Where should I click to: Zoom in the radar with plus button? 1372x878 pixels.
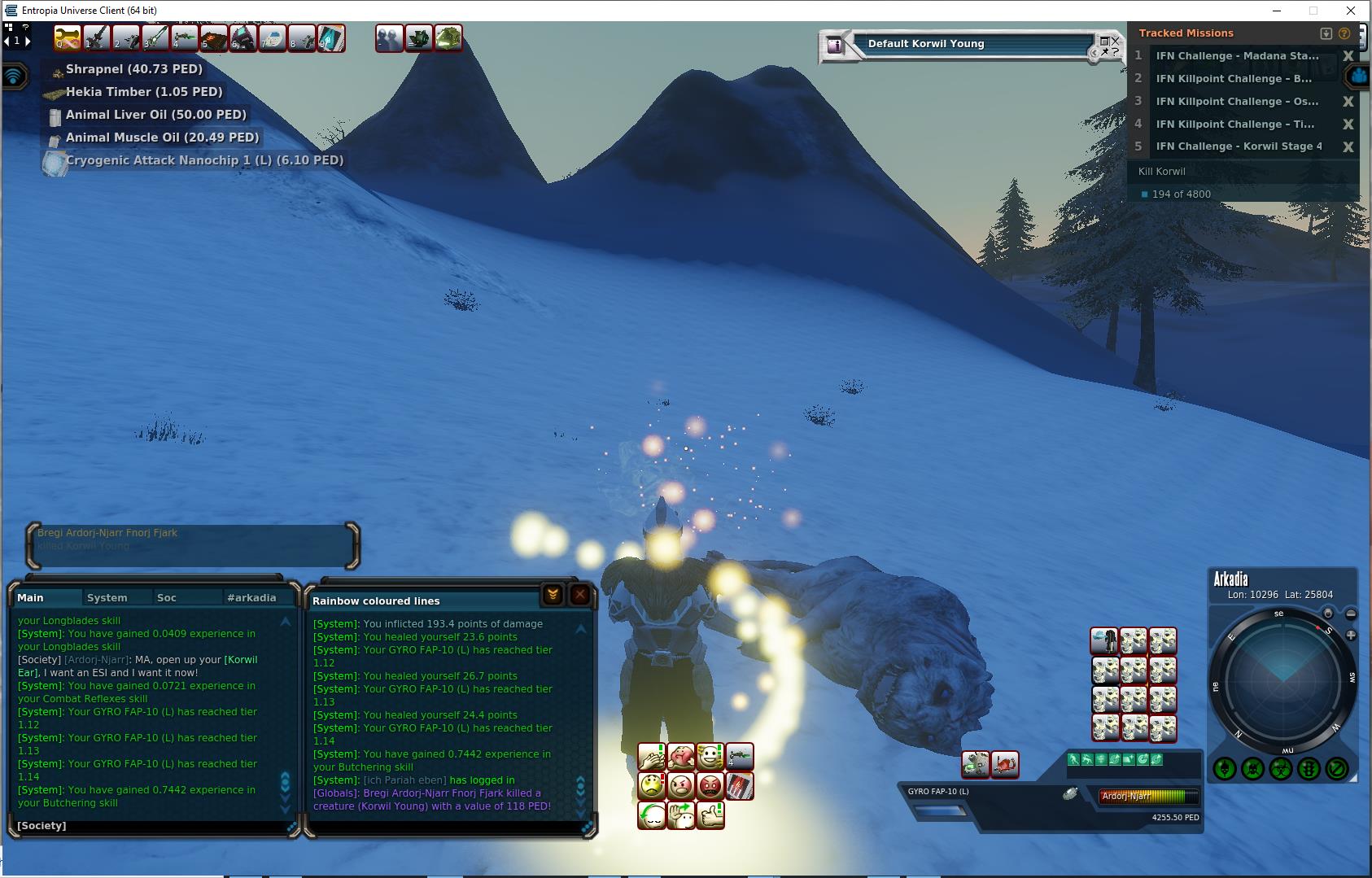[1351, 635]
